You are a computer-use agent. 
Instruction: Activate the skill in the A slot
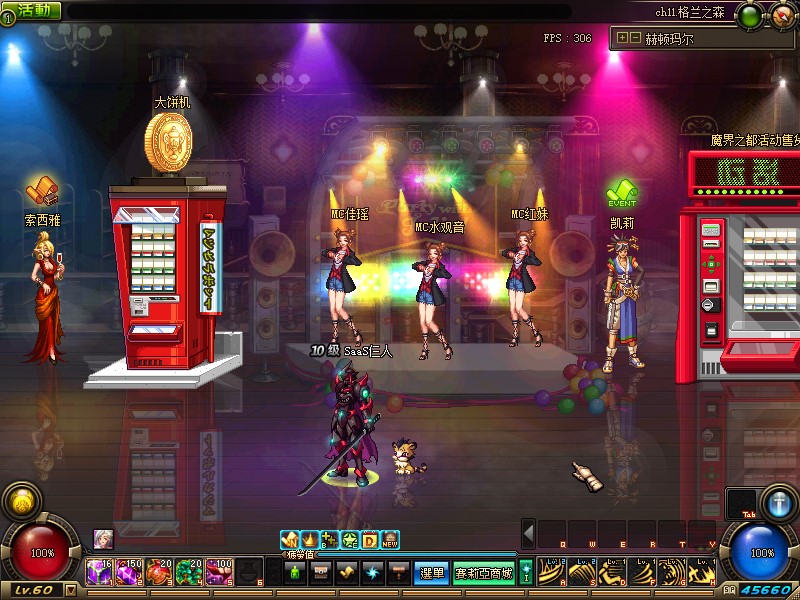[552, 572]
